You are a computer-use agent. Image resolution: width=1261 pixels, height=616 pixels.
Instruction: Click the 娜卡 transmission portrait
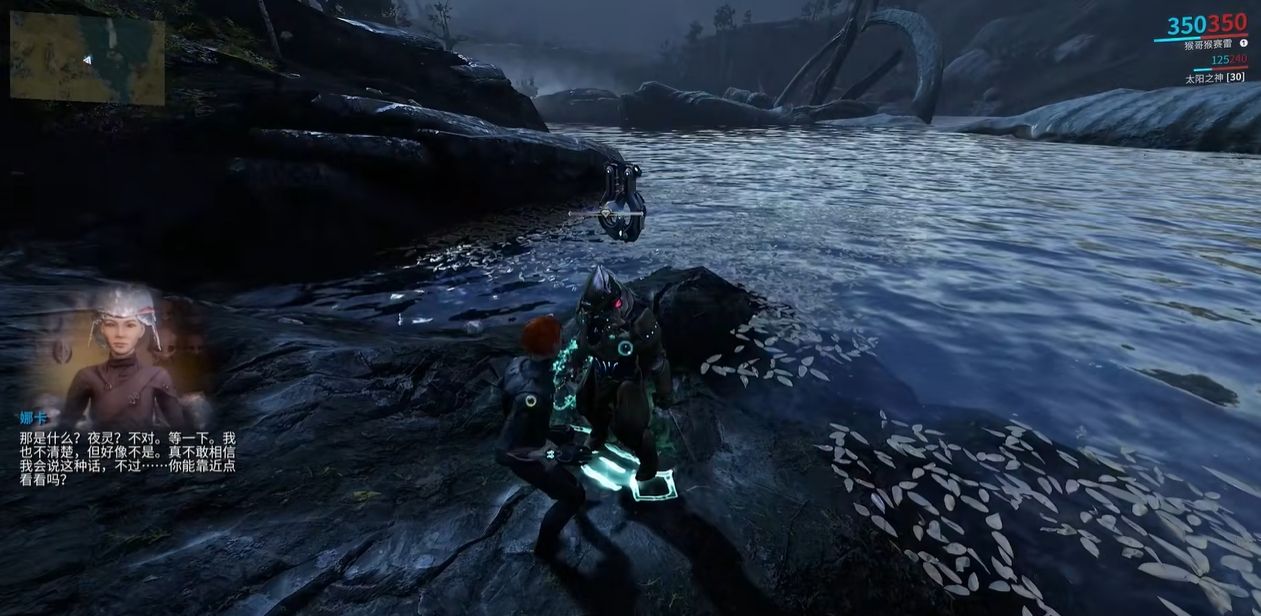124,345
